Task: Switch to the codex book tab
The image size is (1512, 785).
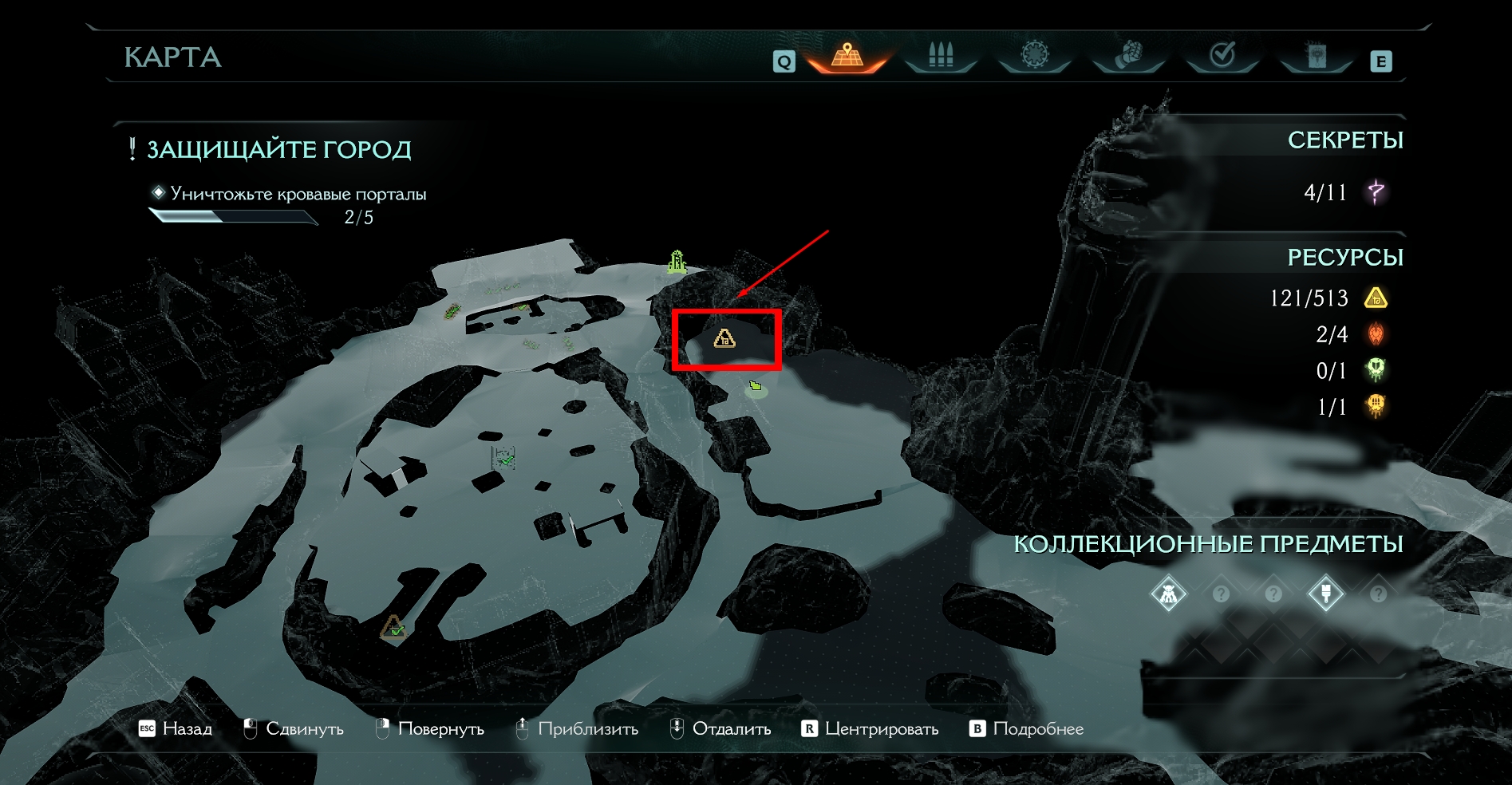Action: click(x=1317, y=55)
